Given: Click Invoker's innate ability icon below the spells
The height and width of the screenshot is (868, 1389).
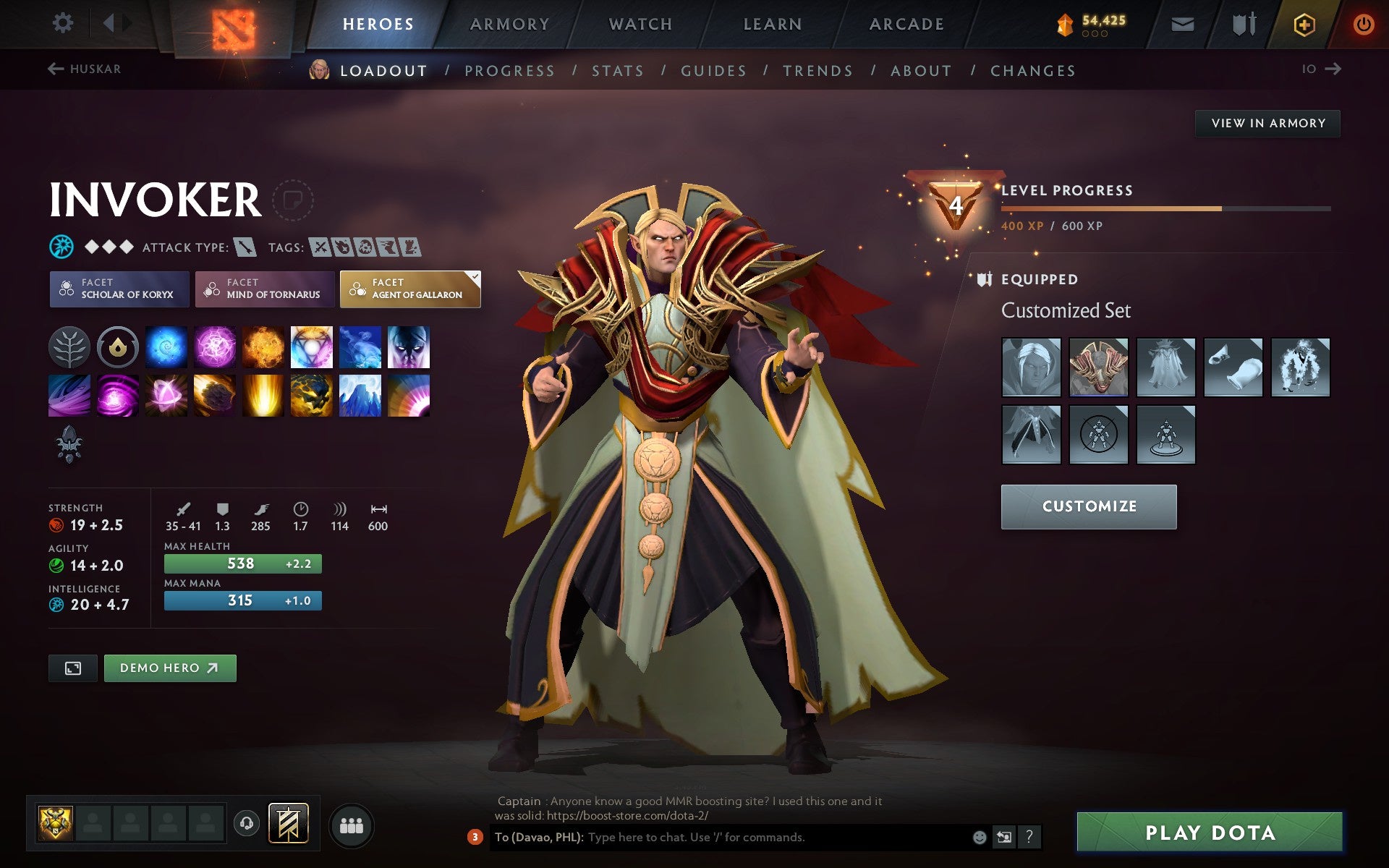Looking at the screenshot, I should 70,445.
